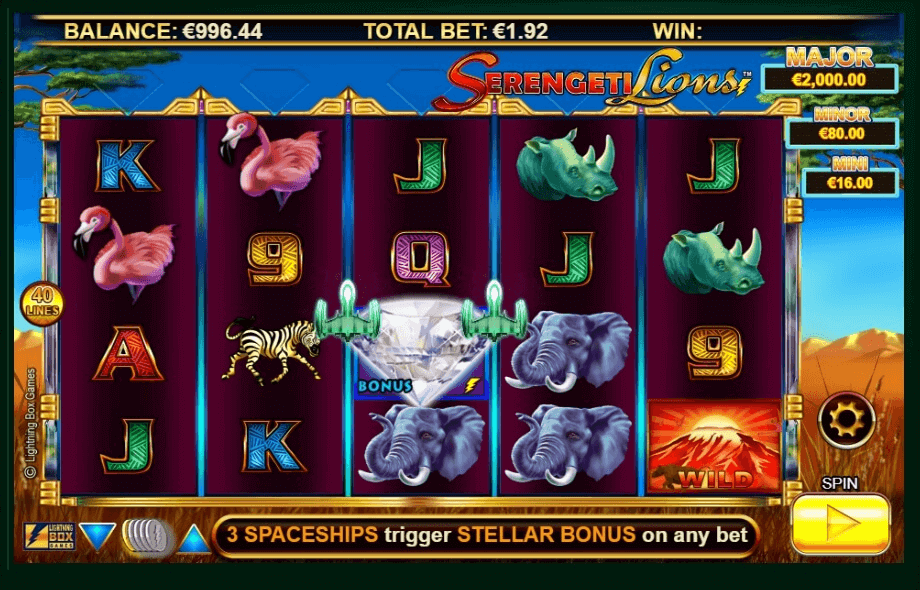Increase the bet with the blue up arrow

tap(195, 539)
